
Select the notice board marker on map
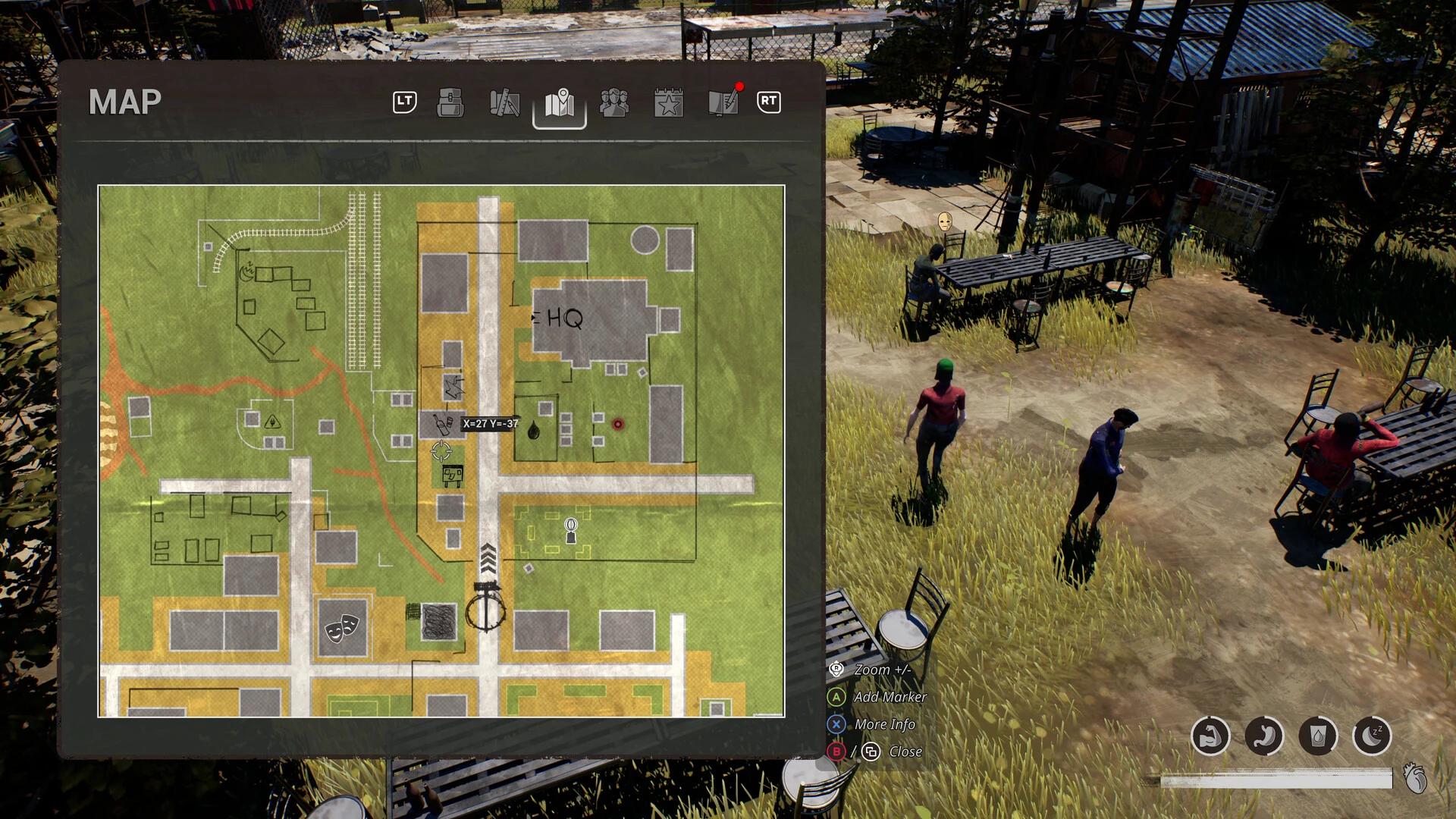452,475
